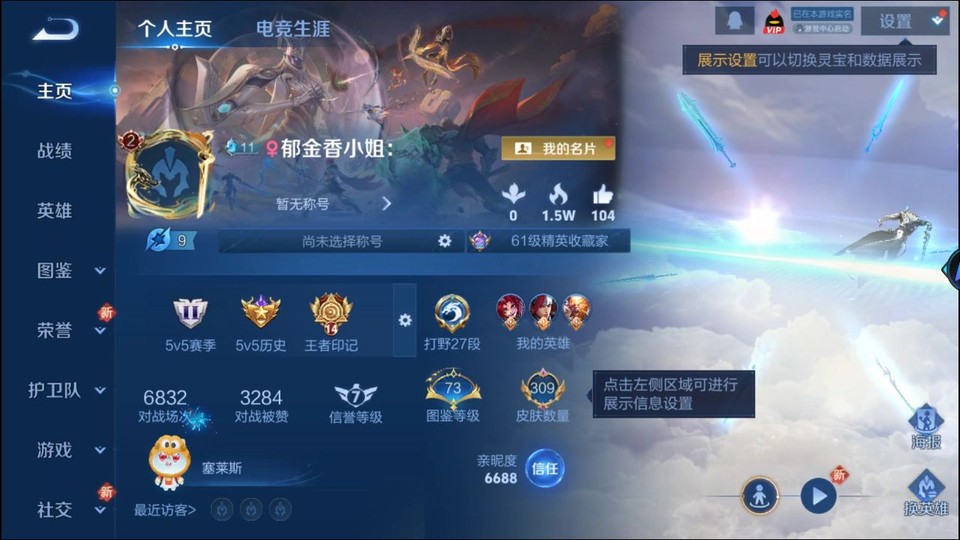This screenshot has width=960, height=540.
Task: Open the 英雄 section
Action: 55,211
